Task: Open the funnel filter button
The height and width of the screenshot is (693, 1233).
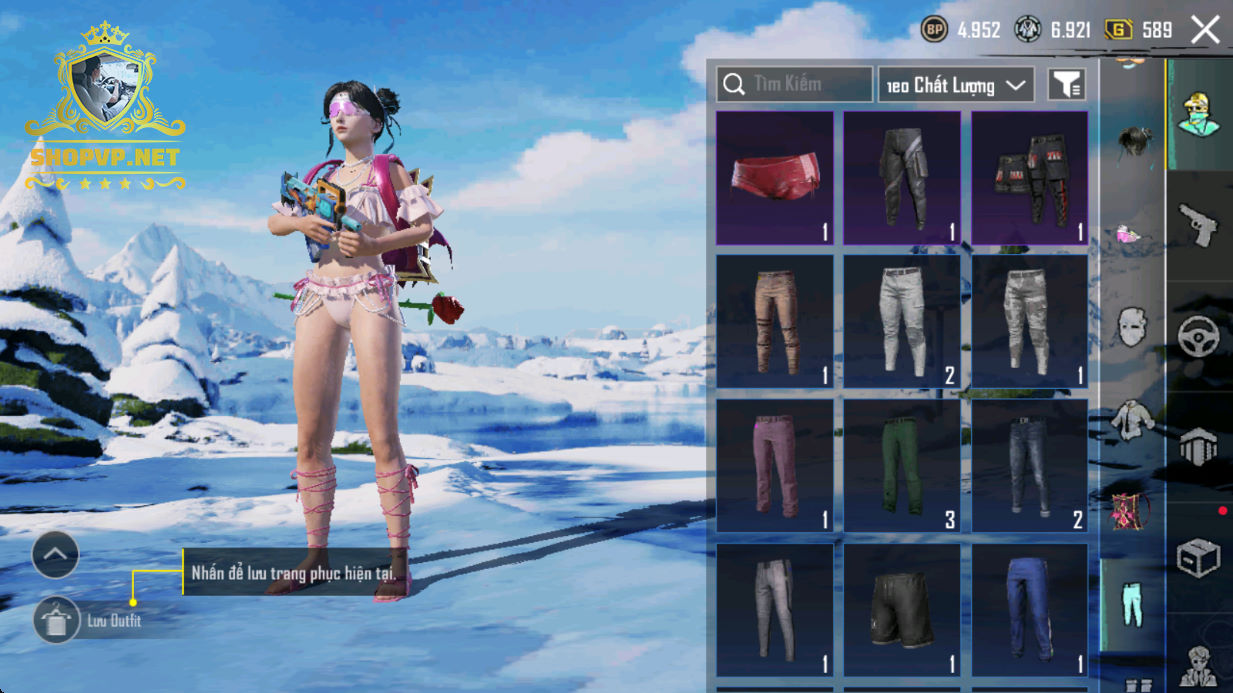Action: point(1067,85)
